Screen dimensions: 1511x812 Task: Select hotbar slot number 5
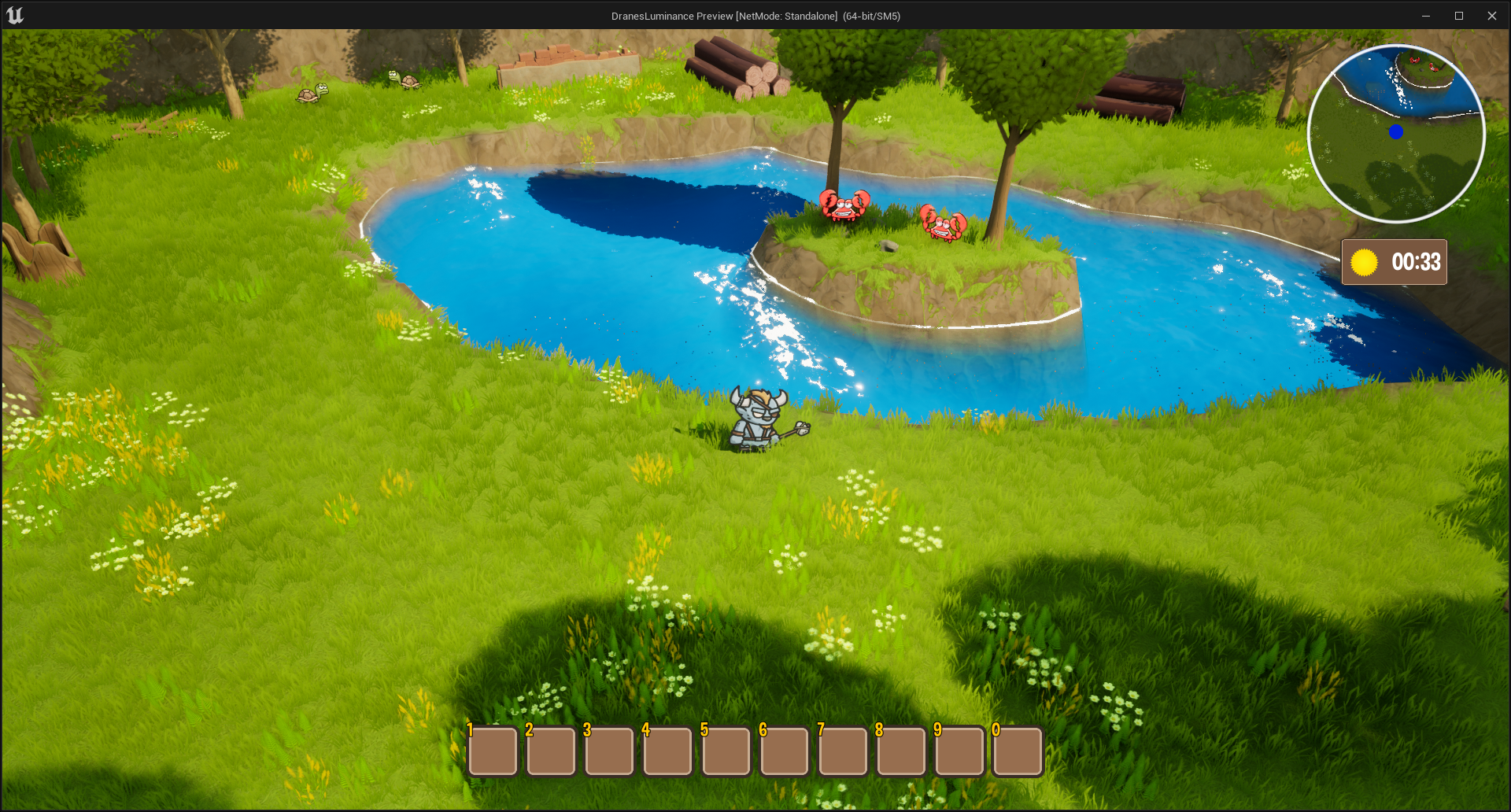pyautogui.click(x=726, y=751)
